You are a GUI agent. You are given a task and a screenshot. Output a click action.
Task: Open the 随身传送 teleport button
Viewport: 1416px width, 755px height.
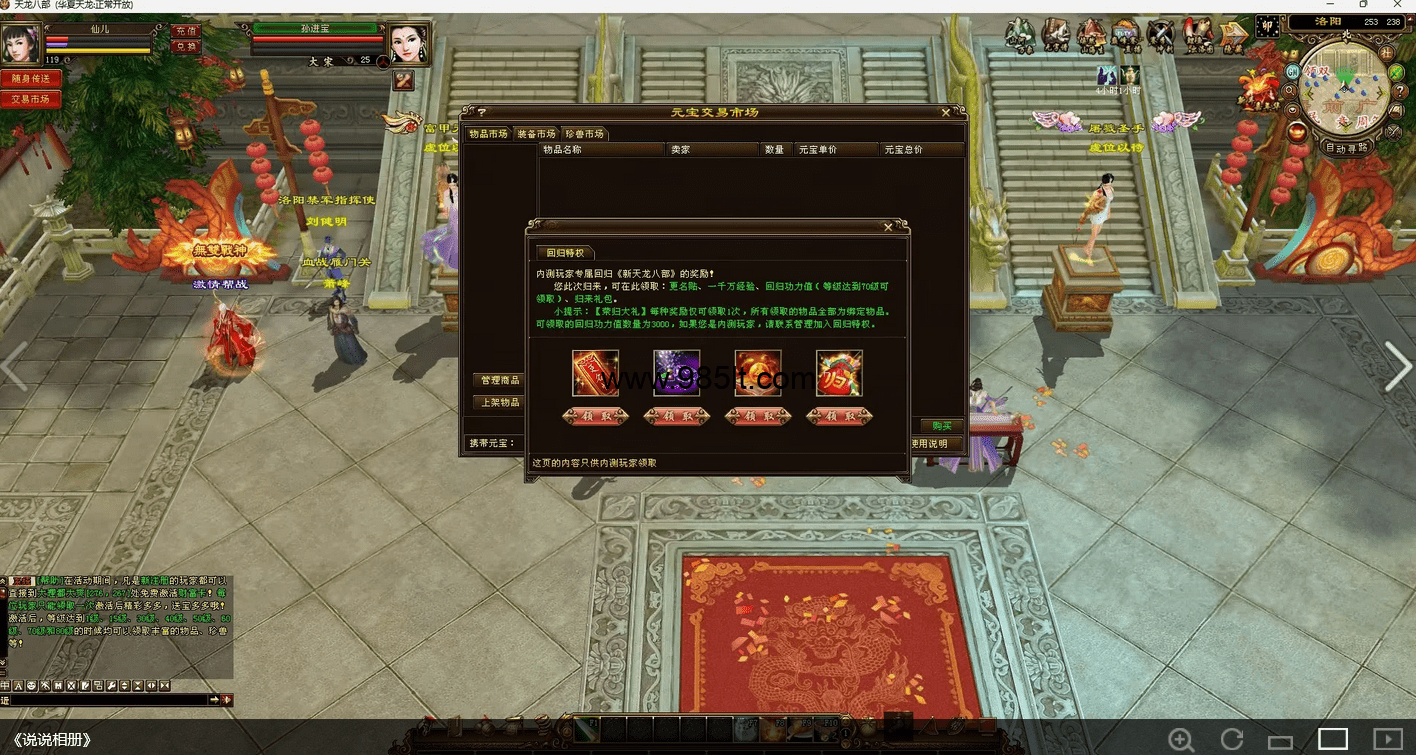tap(30, 78)
